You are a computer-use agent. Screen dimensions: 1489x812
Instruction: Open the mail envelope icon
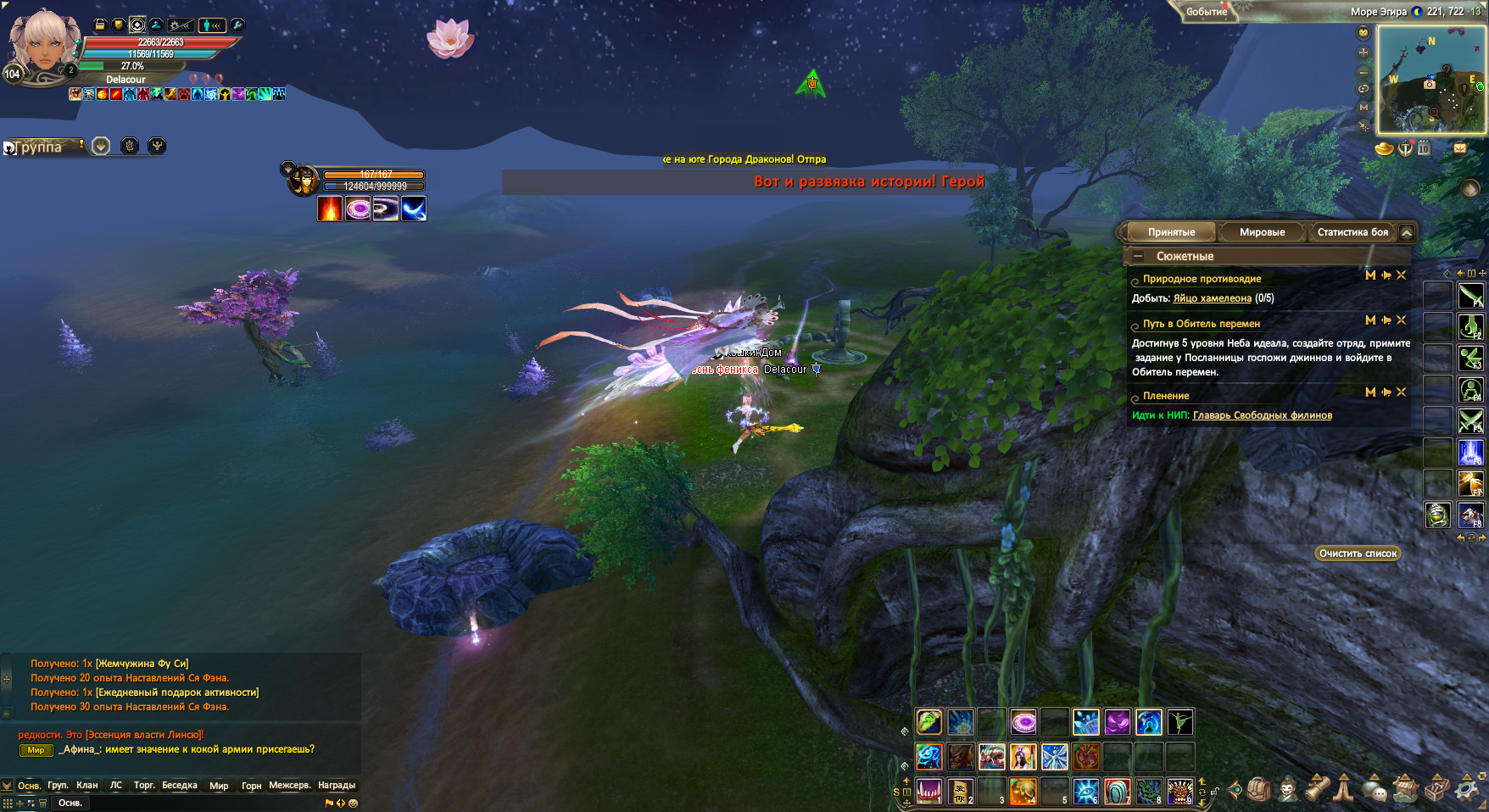[1460, 148]
